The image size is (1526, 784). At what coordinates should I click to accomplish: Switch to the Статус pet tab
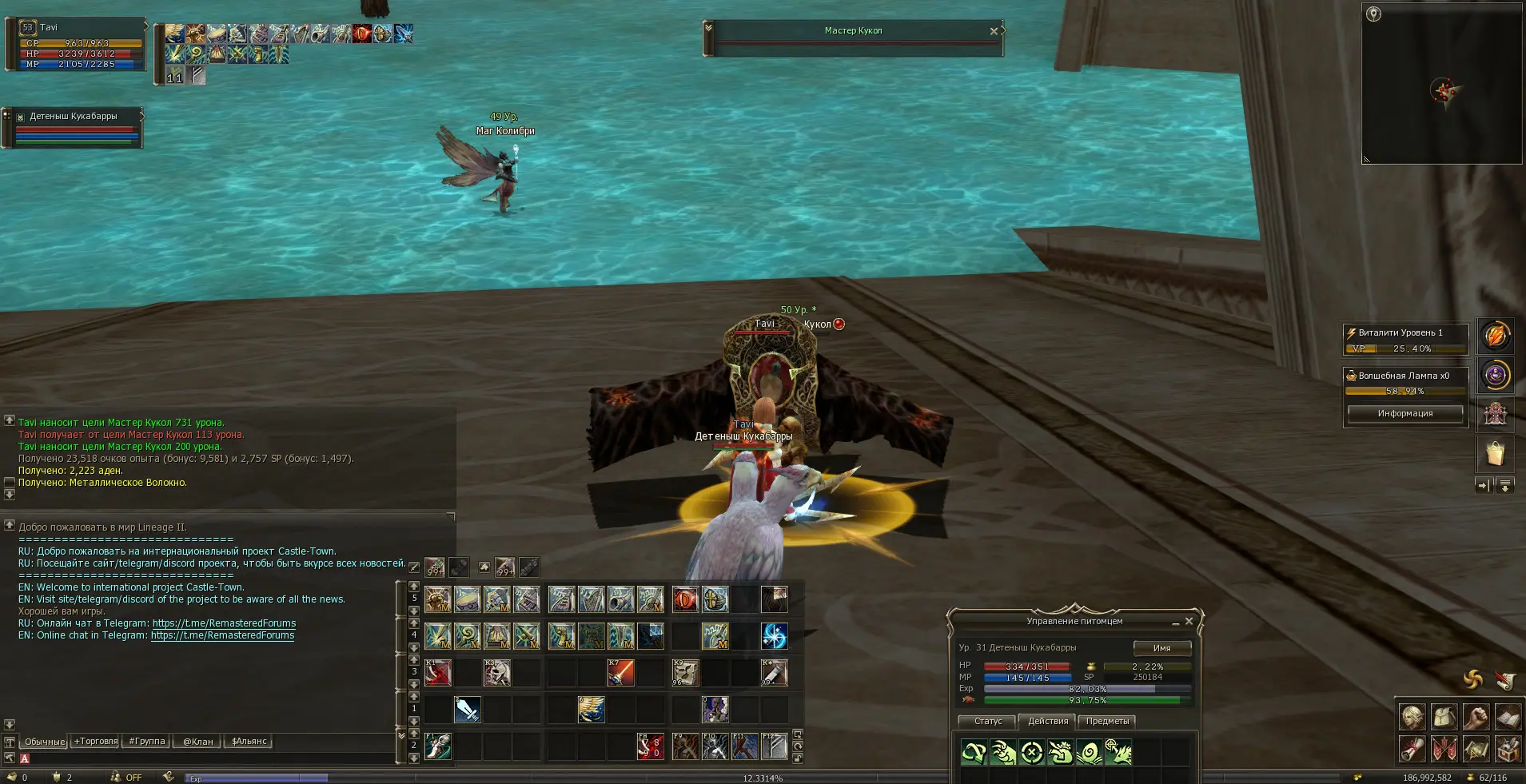tap(988, 721)
